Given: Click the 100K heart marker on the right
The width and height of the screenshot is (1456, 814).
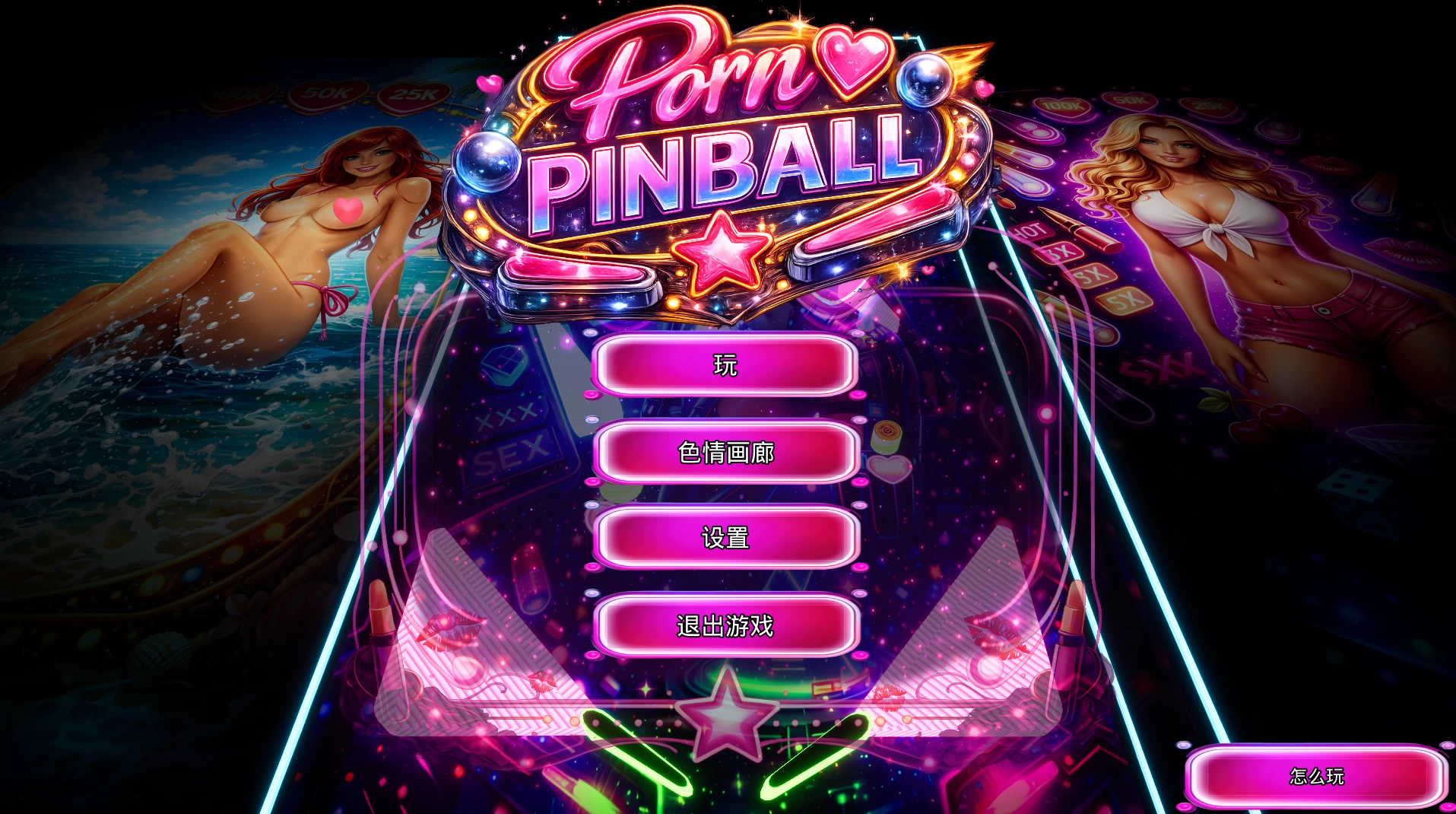Looking at the screenshot, I should (1061, 107).
